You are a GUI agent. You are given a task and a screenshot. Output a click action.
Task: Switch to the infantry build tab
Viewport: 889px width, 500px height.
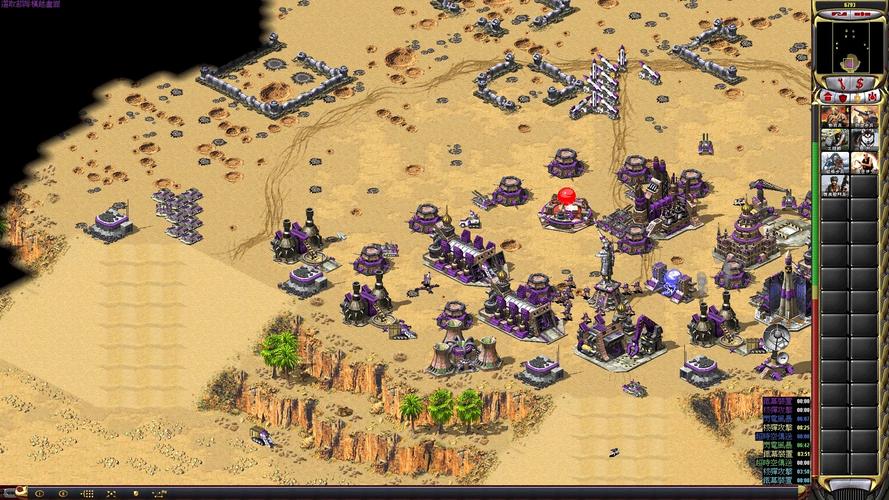pyautogui.click(x=858, y=96)
